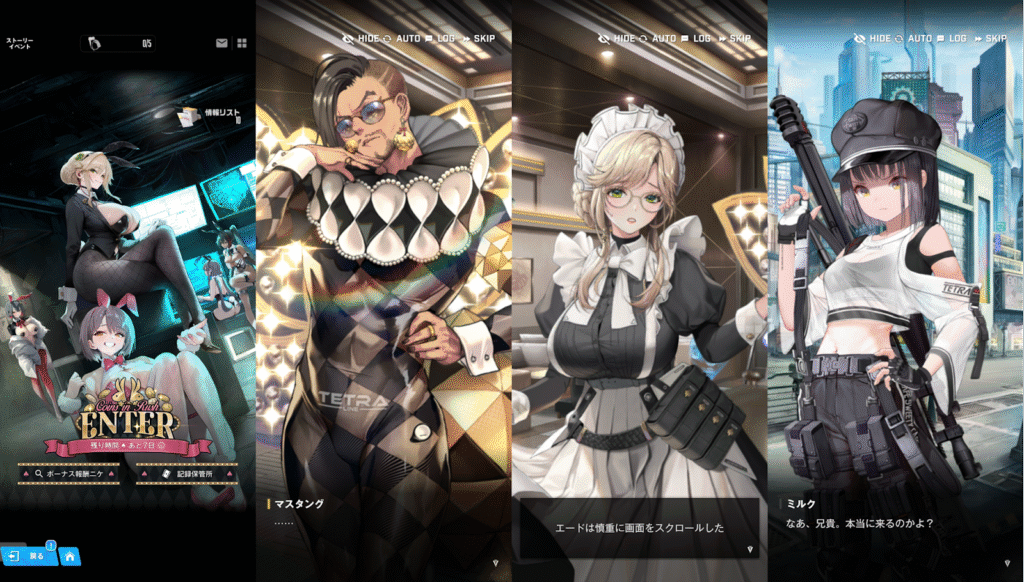Open the 記録保管所 archive button

188,475
